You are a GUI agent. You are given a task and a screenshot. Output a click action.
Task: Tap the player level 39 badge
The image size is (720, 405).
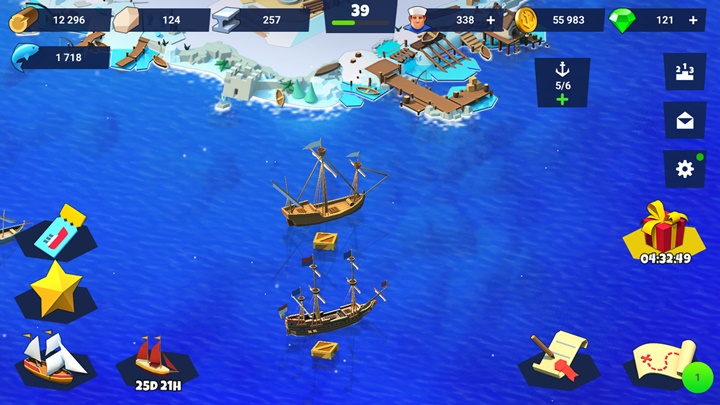tap(360, 14)
